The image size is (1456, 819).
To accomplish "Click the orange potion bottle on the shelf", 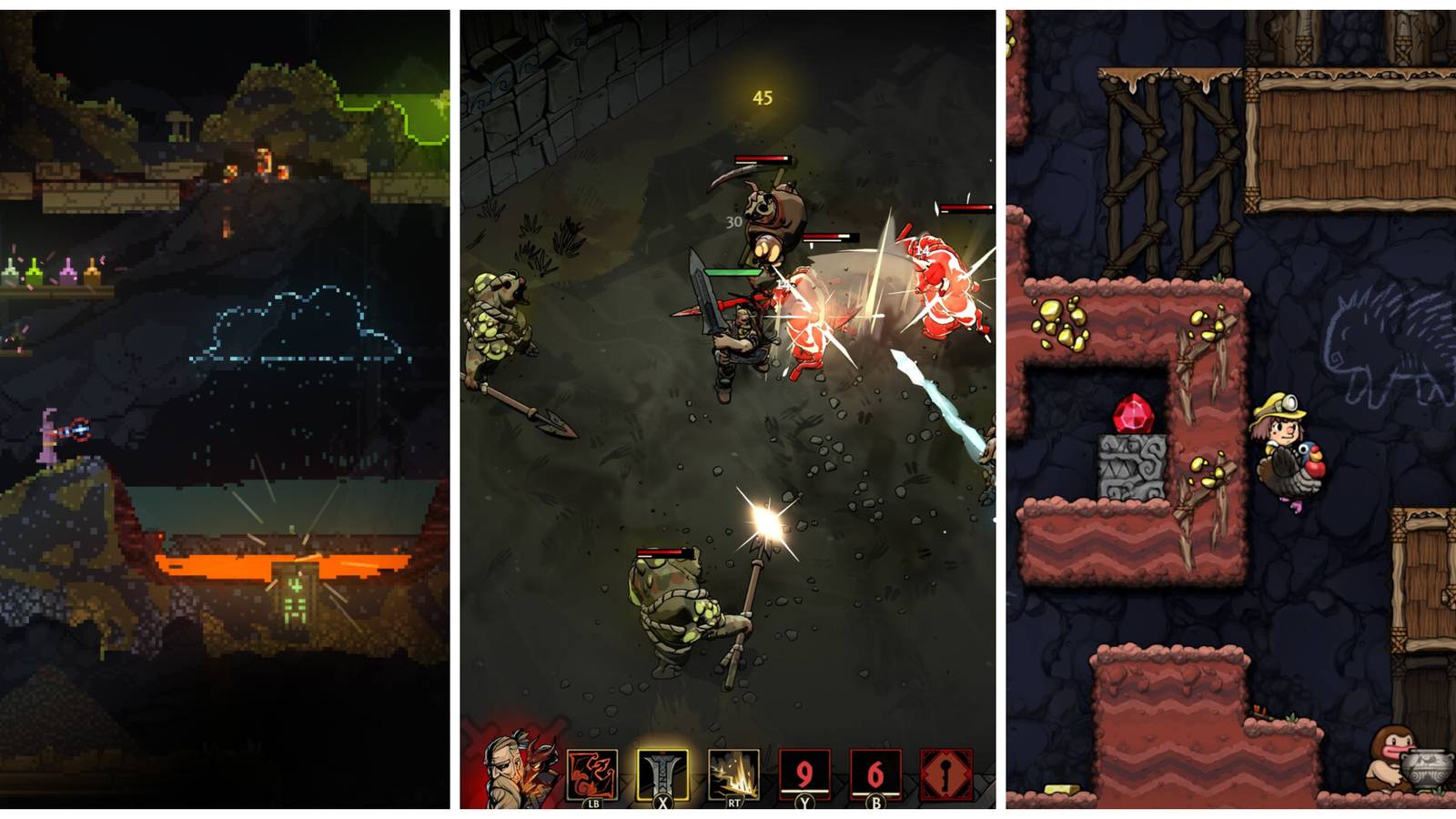I will (92, 273).
